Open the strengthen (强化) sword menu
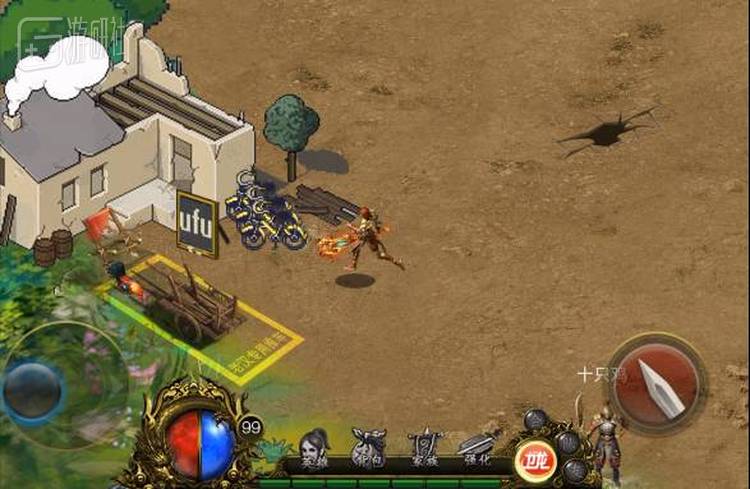This screenshot has width=750, height=489. (476, 449)
